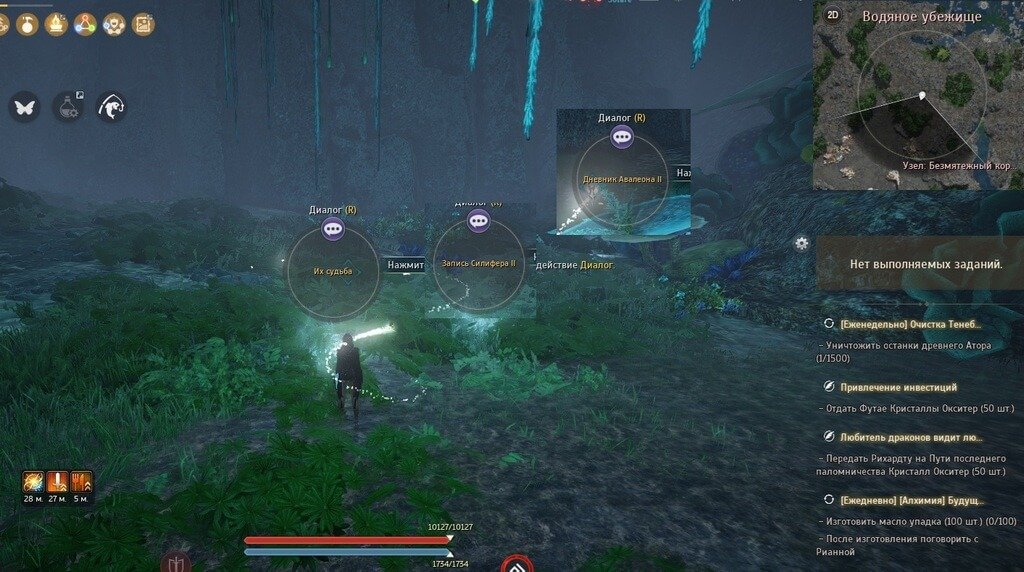Open the guild figure icon in top bar
The height and width of the screenshot is (572, 1024).
point(114,23)
